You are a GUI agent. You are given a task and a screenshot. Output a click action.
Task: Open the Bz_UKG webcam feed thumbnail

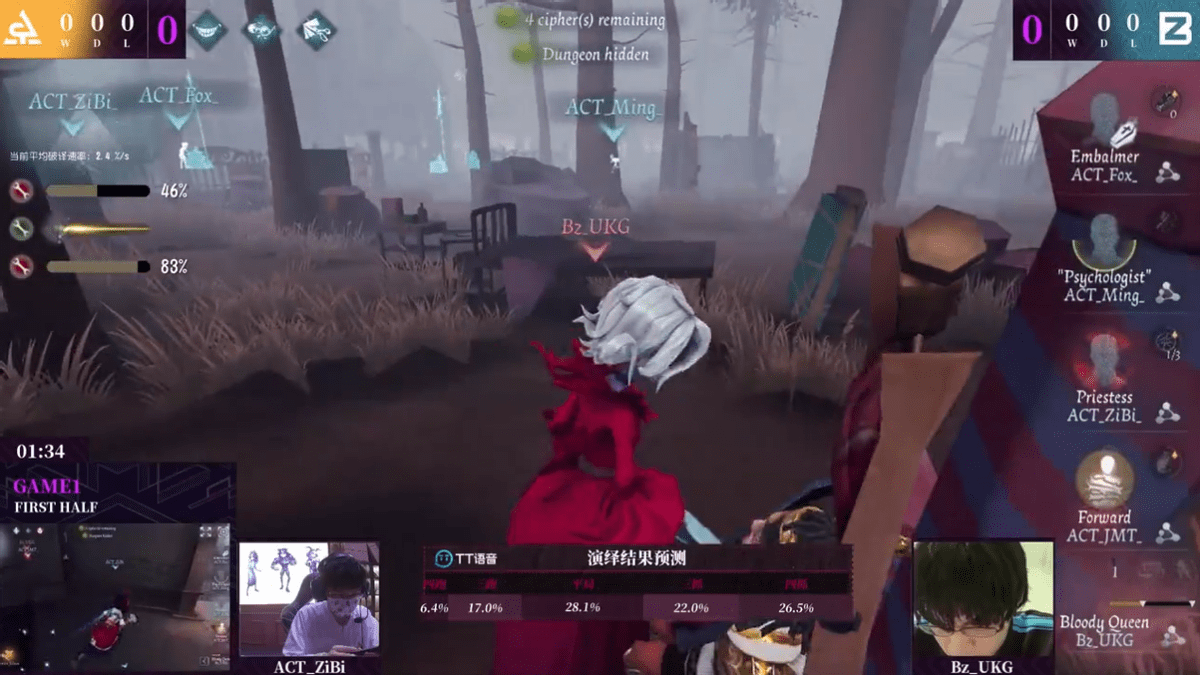pos(983,599)
